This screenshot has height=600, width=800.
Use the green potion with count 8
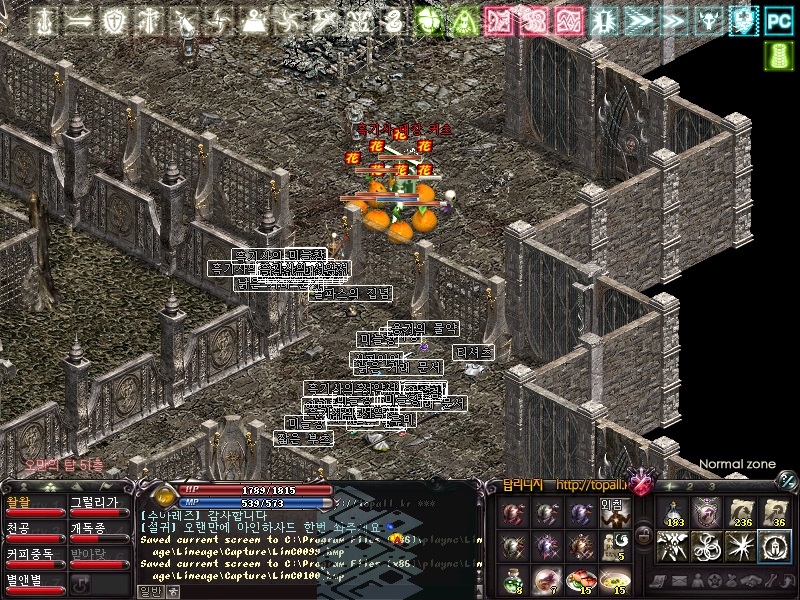point(514,578)
